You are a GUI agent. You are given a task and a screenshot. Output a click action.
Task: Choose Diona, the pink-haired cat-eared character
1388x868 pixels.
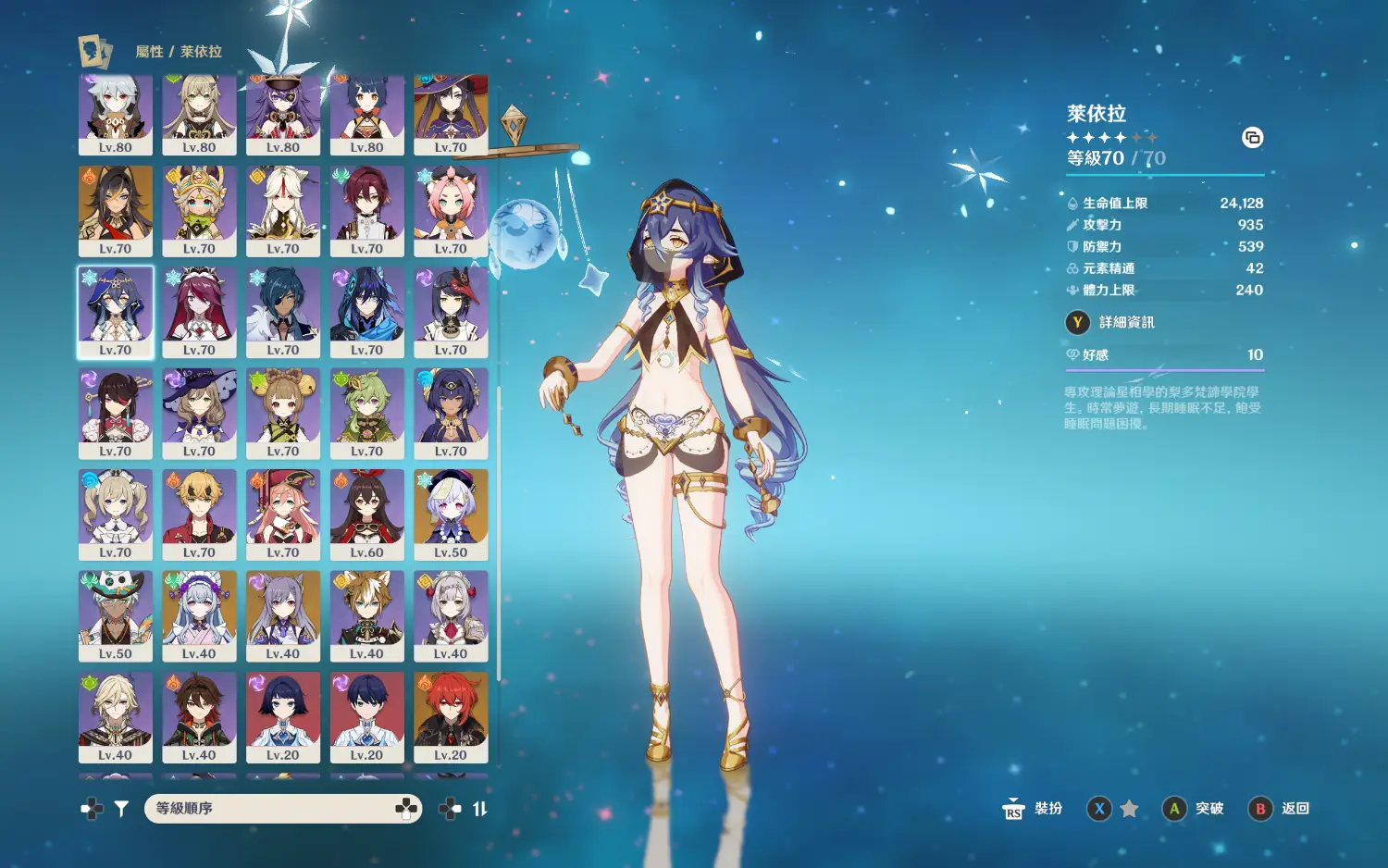(x=451, y=210)
